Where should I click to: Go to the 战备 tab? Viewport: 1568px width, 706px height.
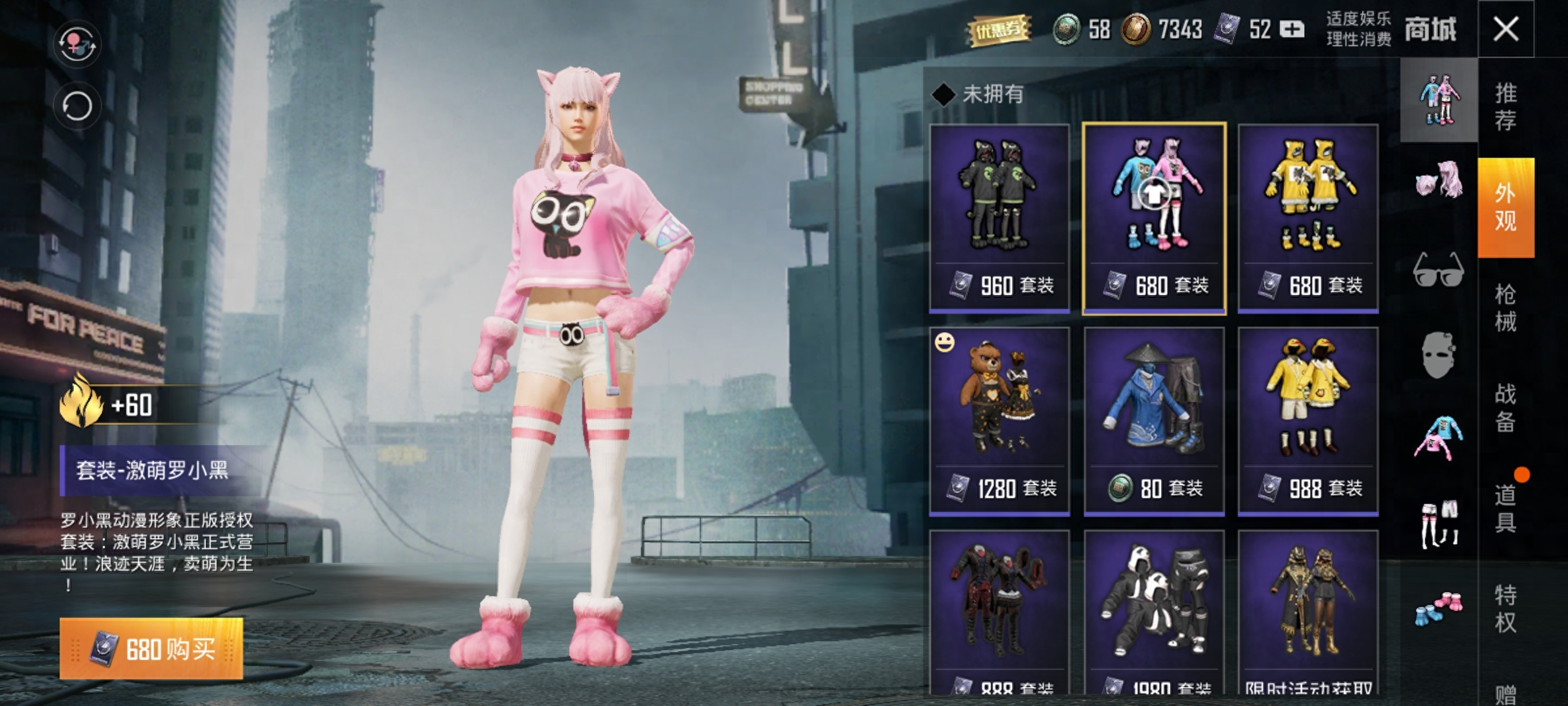pyautogui.click(x=1506, y=407)
